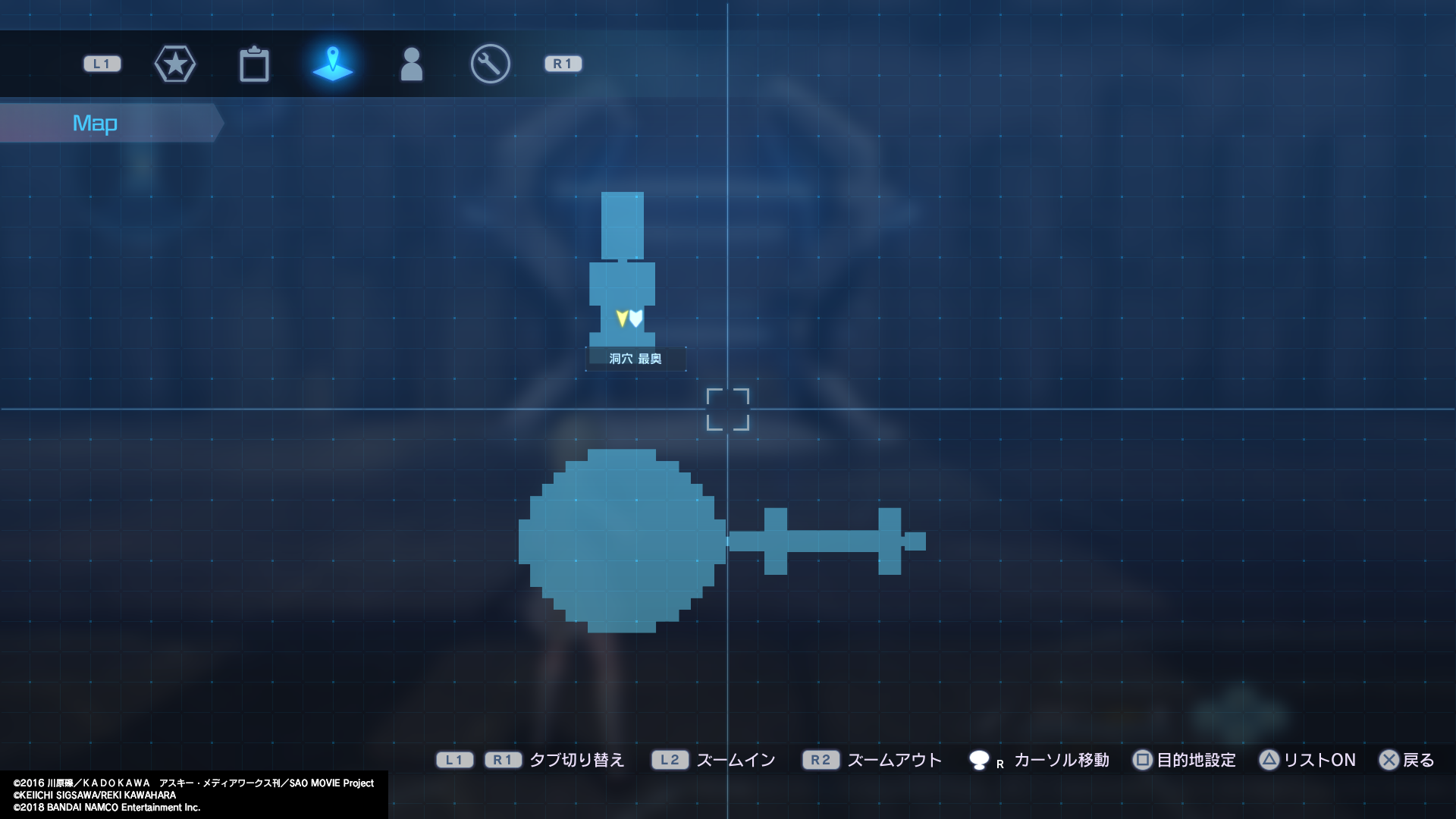Screen dimensions: 1456x819
Task: Click the Map tab label
Action: pyautogui.click(x=95, y=122)
